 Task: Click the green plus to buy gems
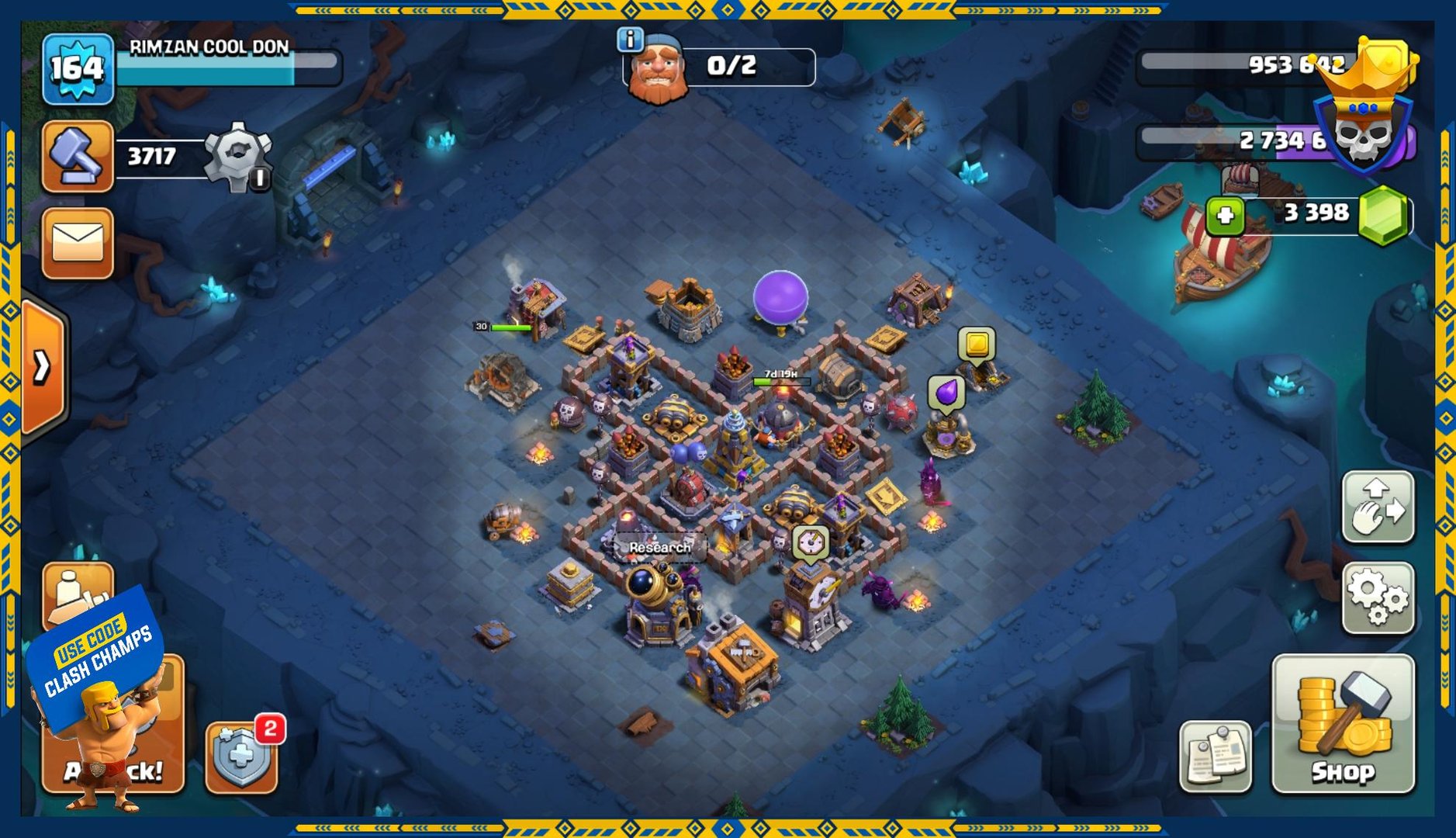coord(1225,215)
